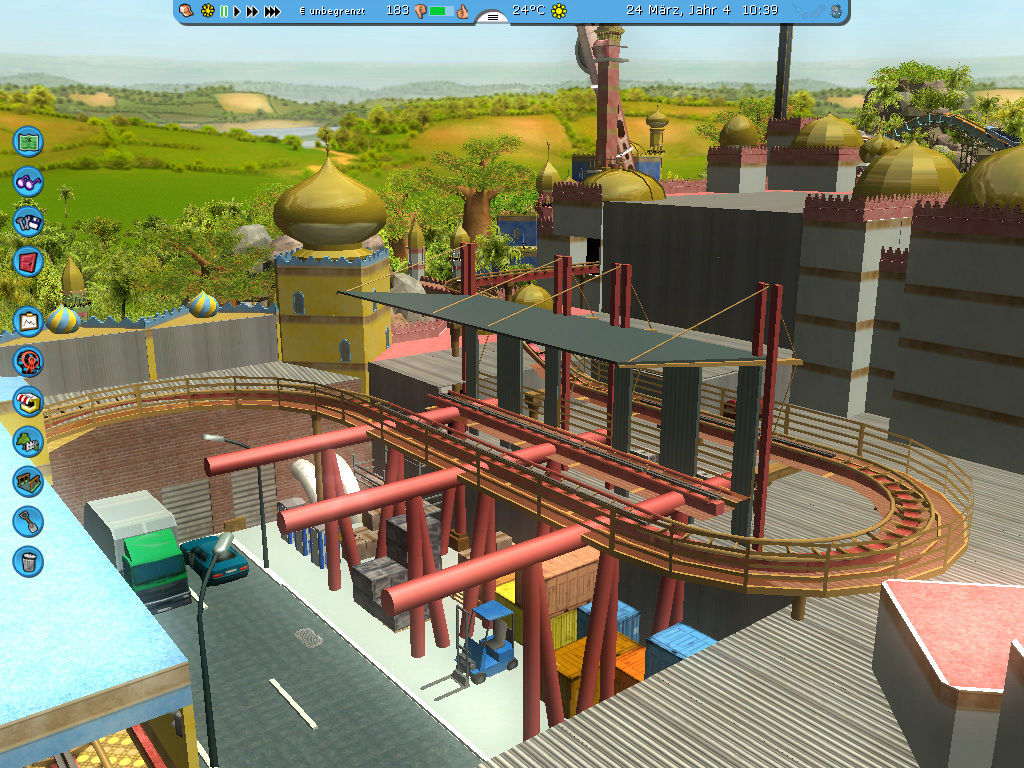The width and height of the screenshot is (1024, 768).
Task: Pause the game with the pause button
Action: pyautogui.click(x=224, y=11)
